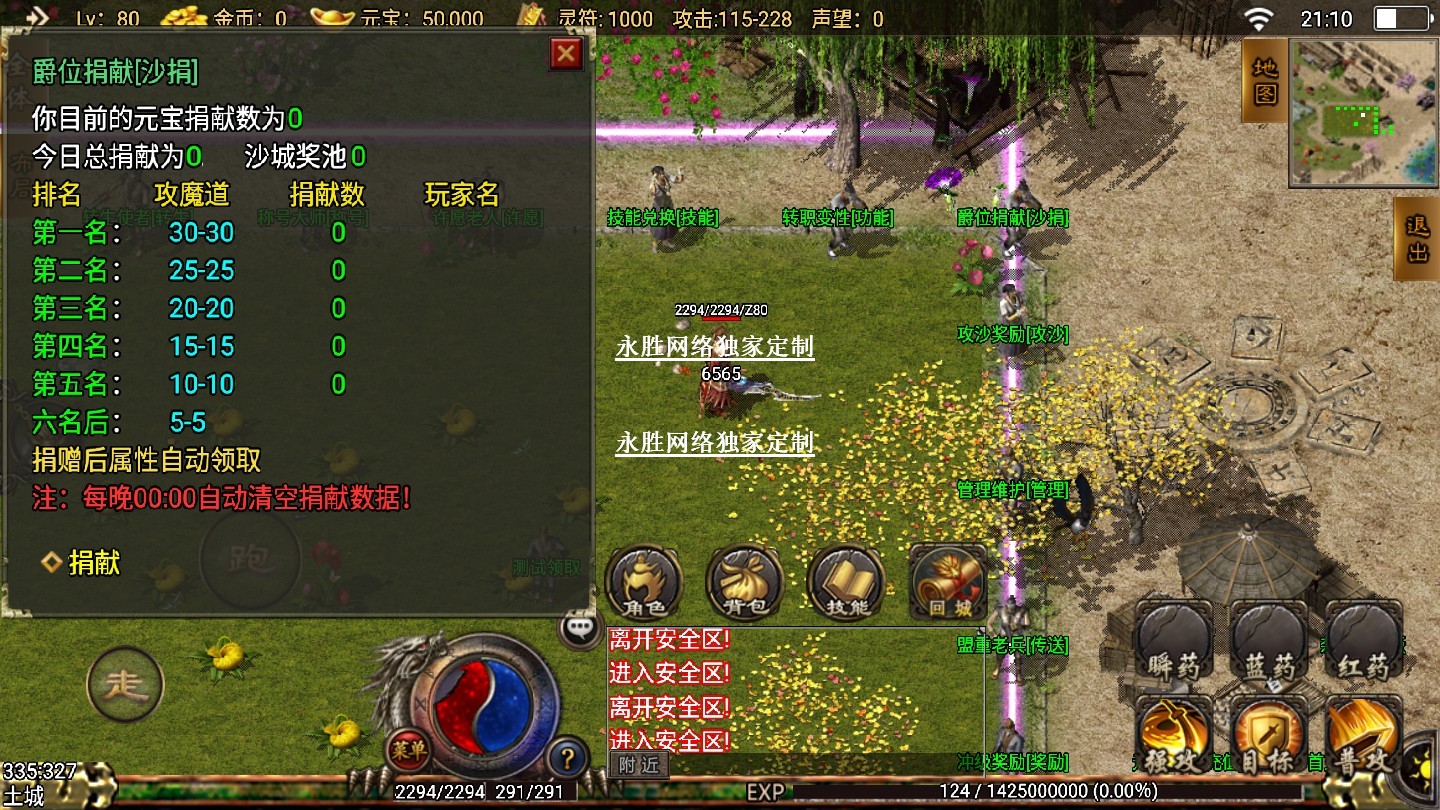
Task: Use the 瞬药 instant potion slot
Action: tap(1173, 642)
